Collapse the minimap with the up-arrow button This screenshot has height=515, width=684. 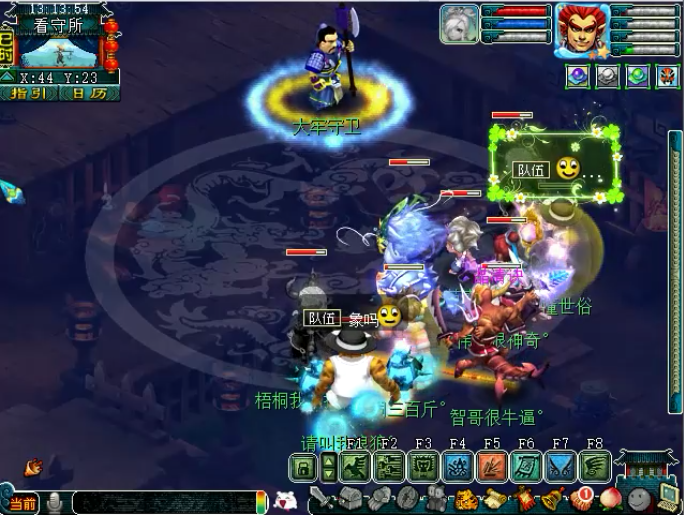[x=7, y=77]
